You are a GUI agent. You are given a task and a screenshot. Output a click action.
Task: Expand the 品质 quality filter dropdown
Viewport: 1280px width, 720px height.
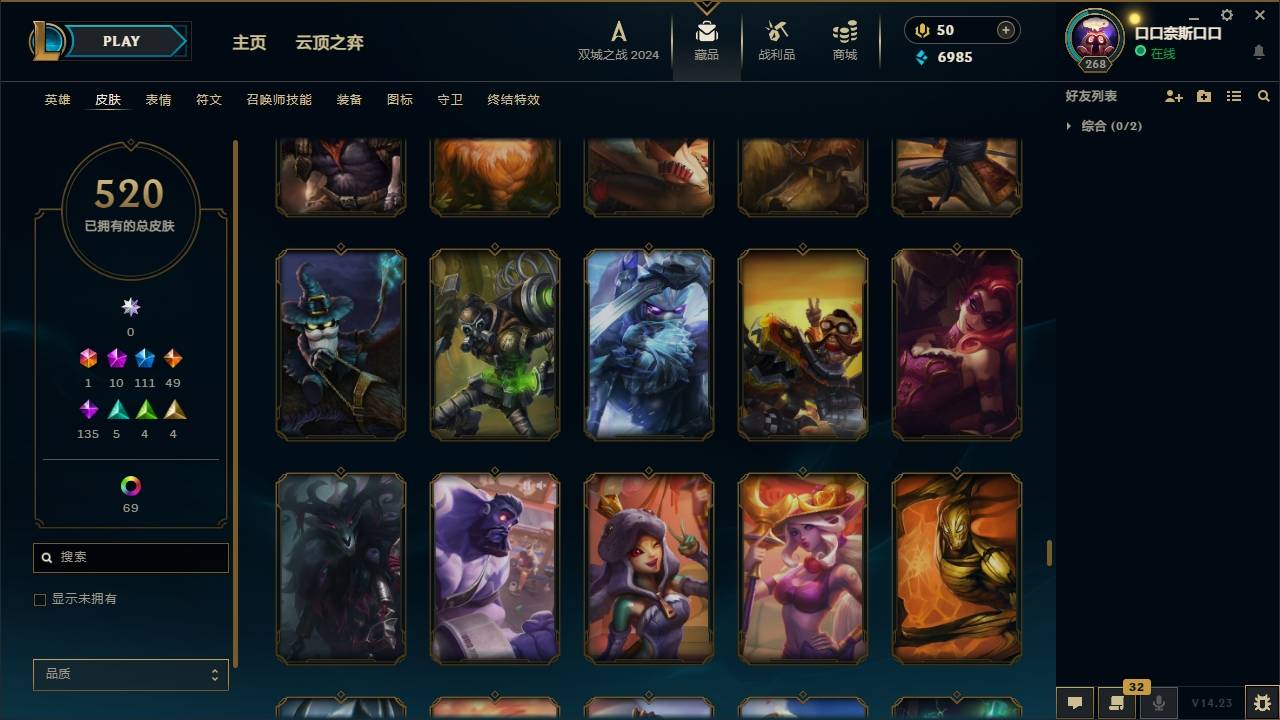[130, 674]
